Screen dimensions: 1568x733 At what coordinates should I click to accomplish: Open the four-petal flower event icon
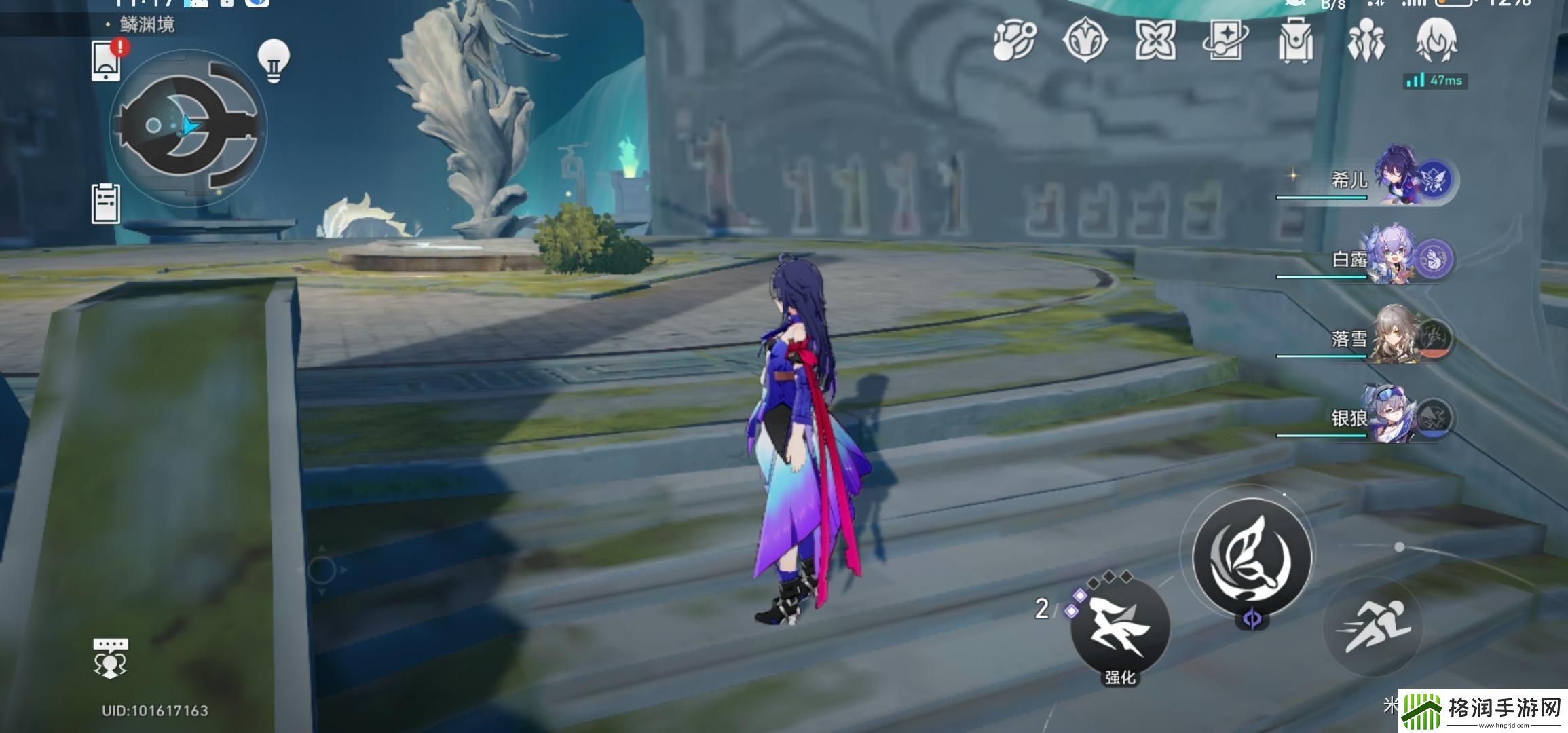click(x=1155, y=41)
